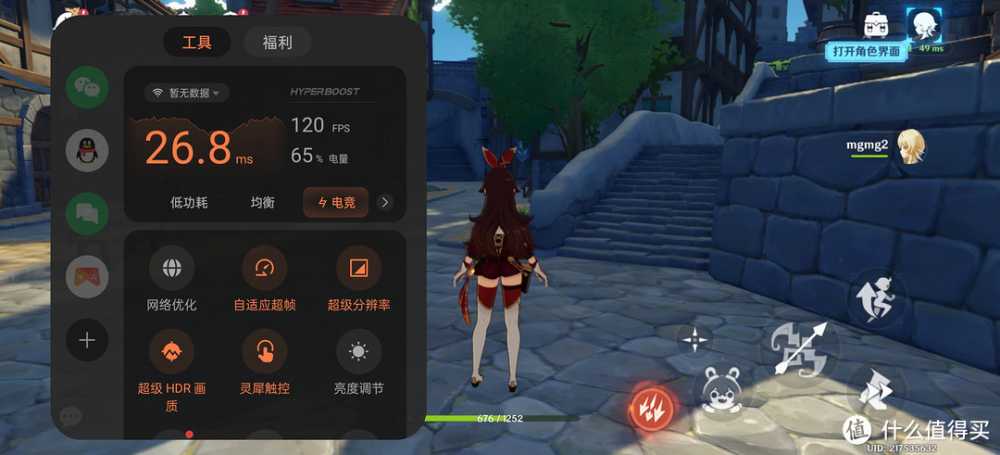The width and height of the screenshot is (1000, 455).
Task: Switch to the 福利 tab
Action: click(x=277, y=43)
